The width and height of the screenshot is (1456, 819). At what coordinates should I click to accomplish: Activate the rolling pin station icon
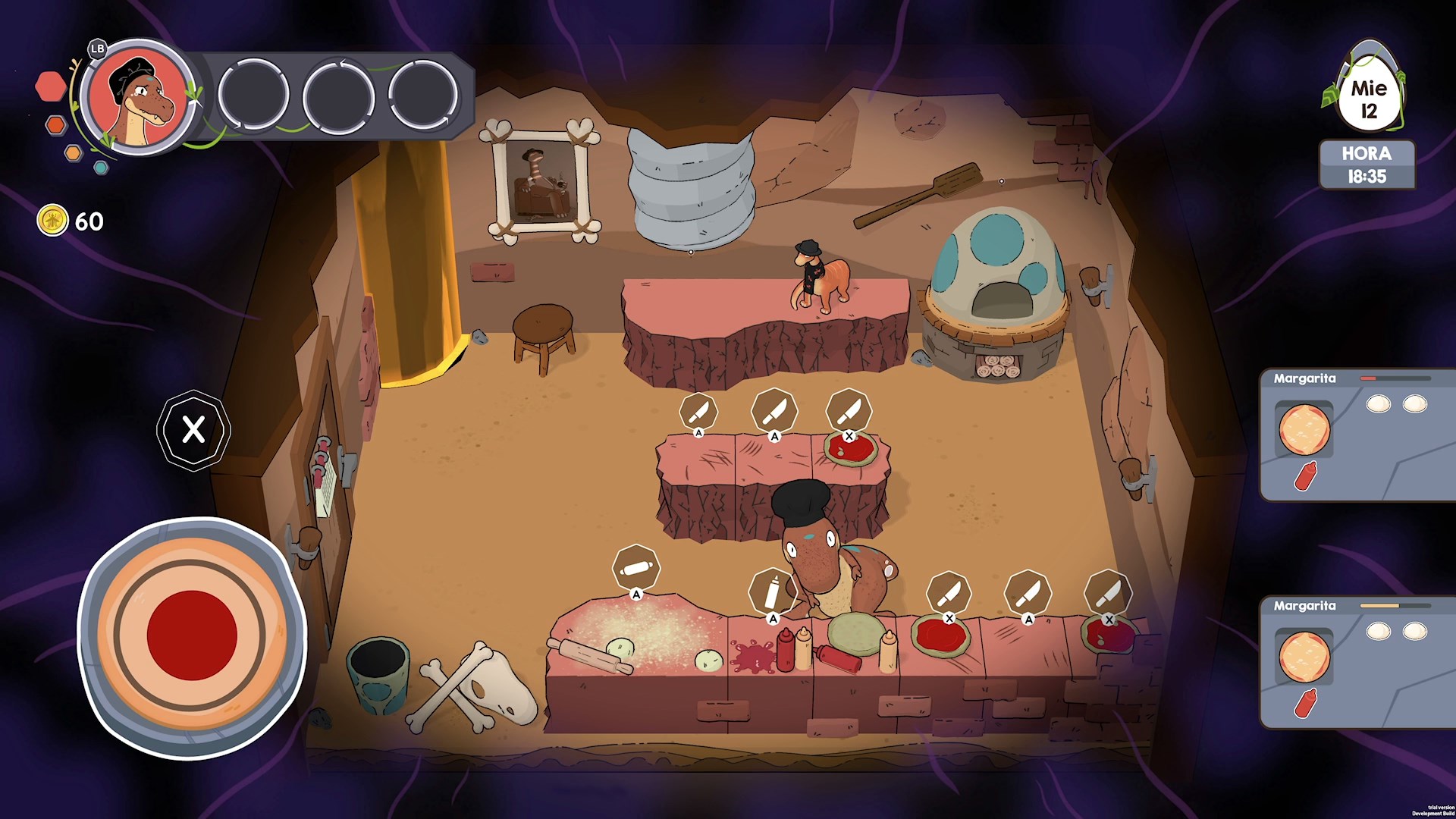(635, 568)
